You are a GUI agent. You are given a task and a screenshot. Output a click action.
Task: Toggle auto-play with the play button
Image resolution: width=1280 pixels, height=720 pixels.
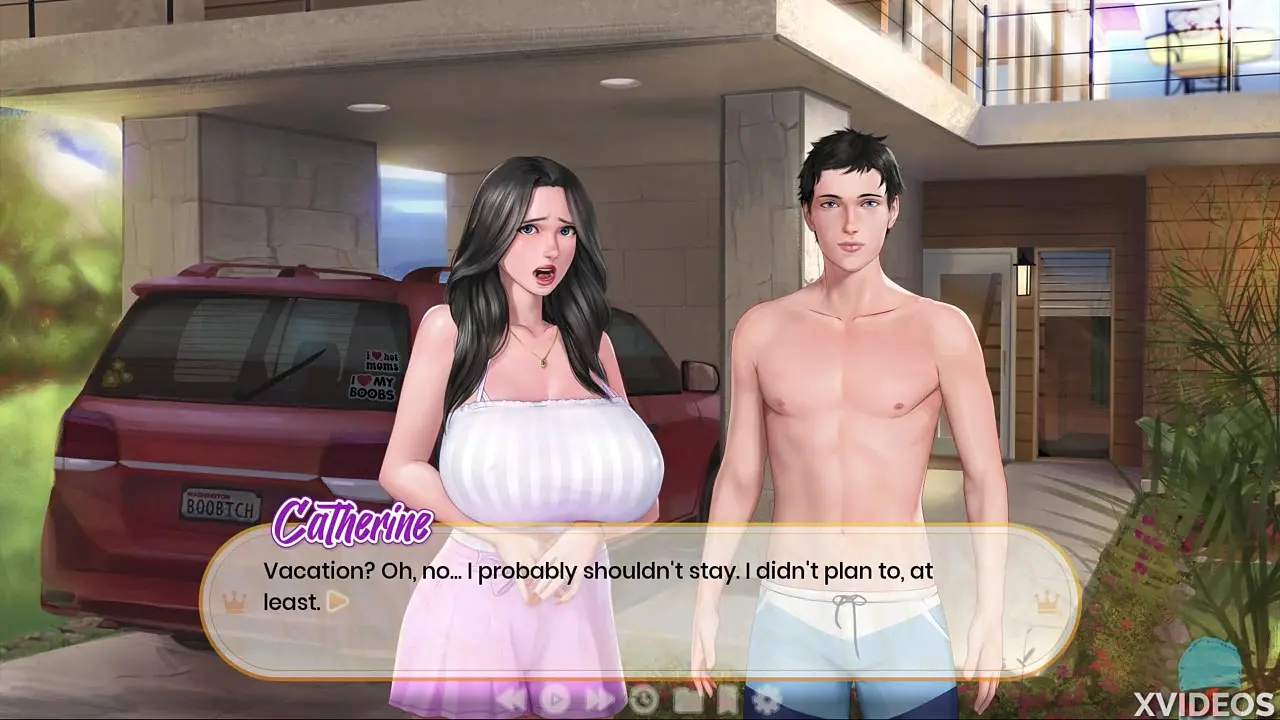[556, 699]
